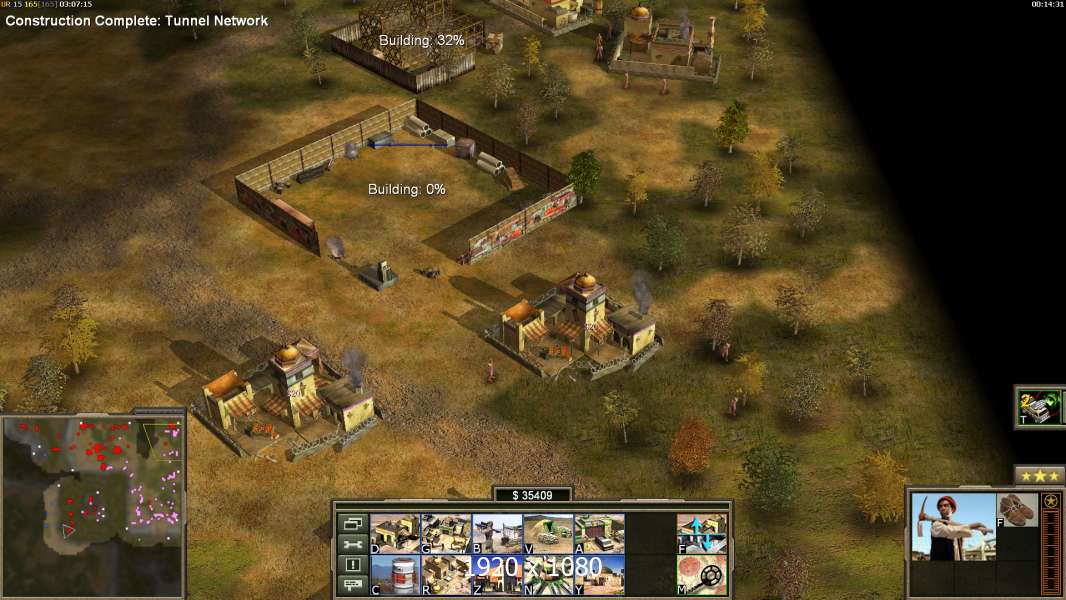
Task: Activate the map scan command (M)
Action: click(x=702, y=575)
